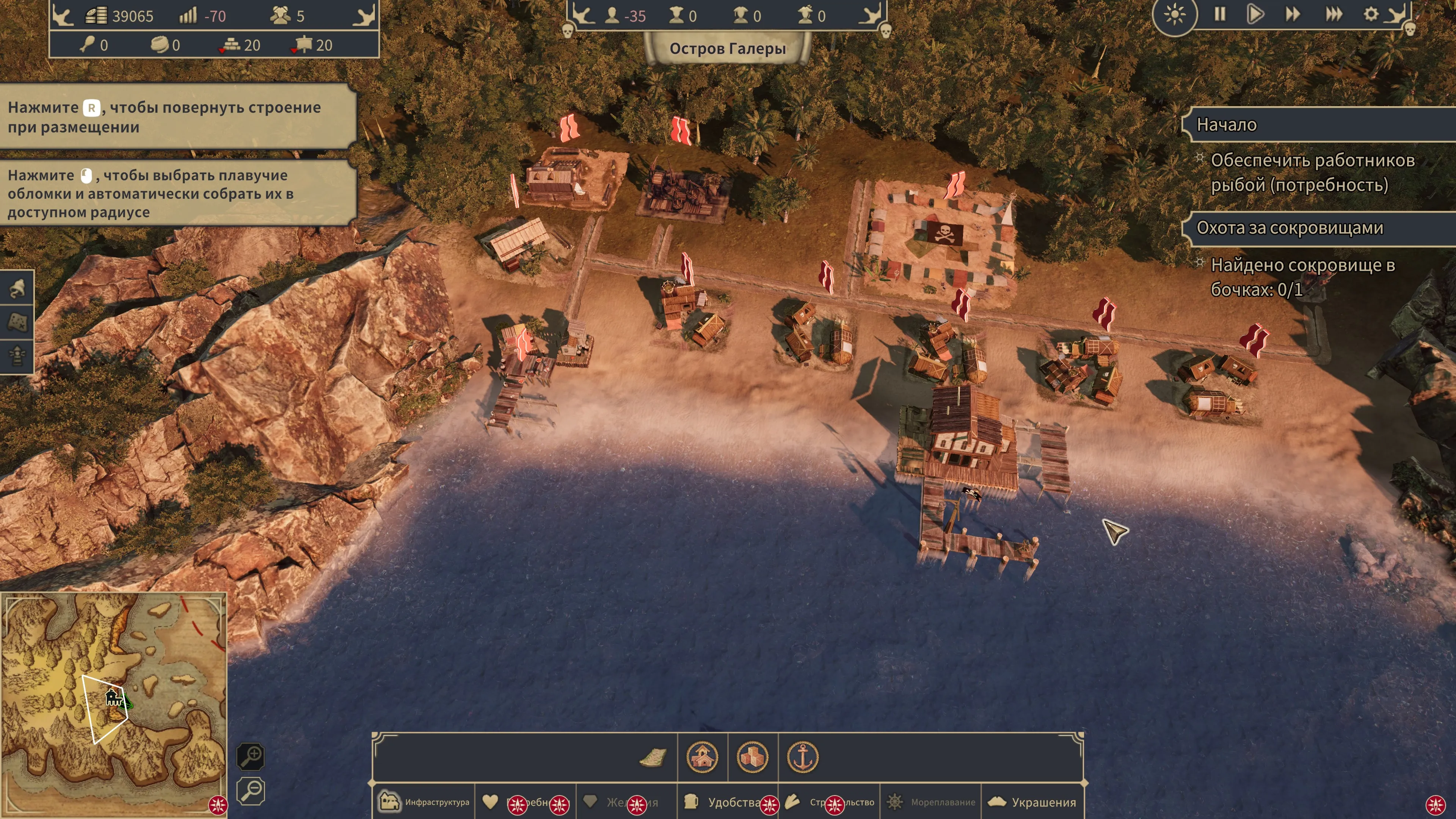Select the road path build item
1456x819 pixels.
pyautogui.click(x=653, y=758)
